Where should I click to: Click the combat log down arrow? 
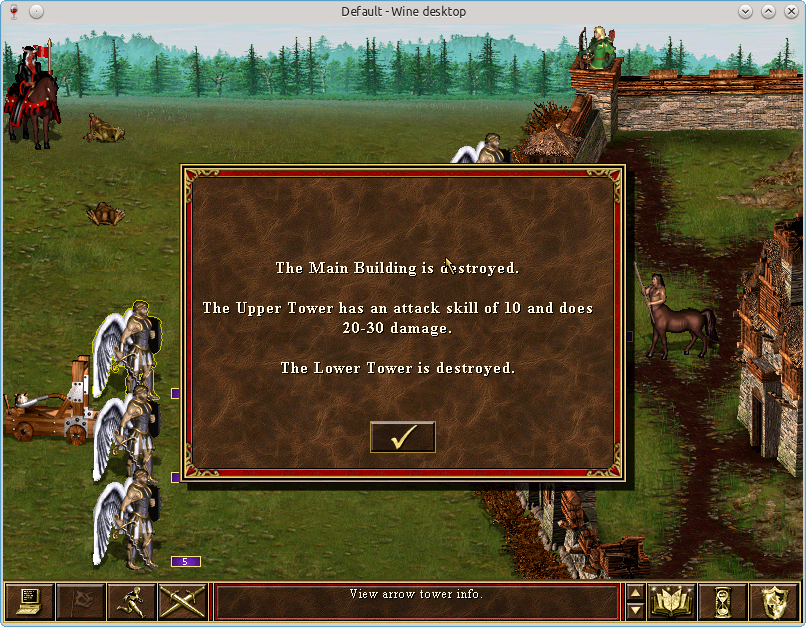tap(635, 610)
